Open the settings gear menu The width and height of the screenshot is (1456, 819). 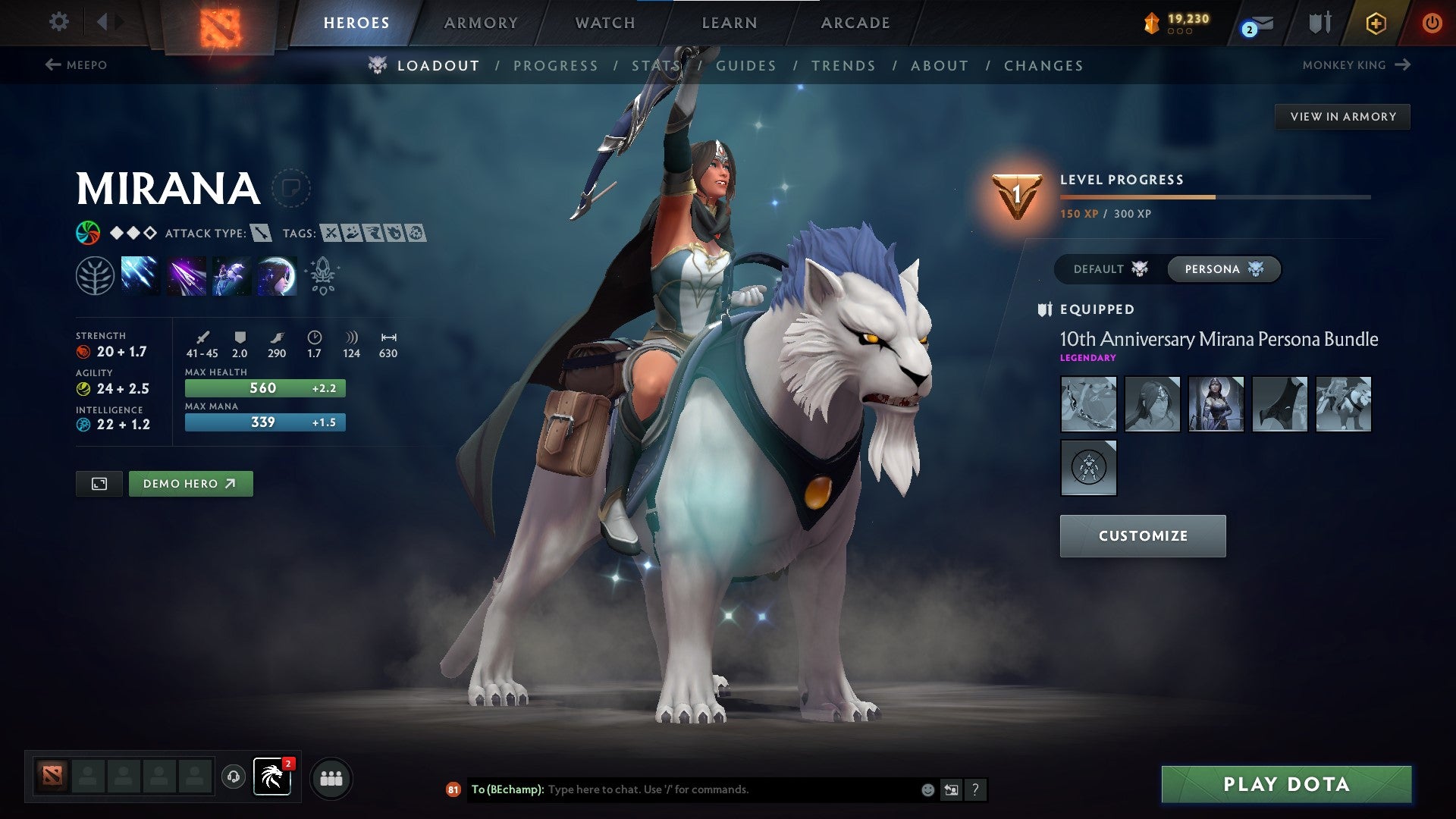[58, 22]
